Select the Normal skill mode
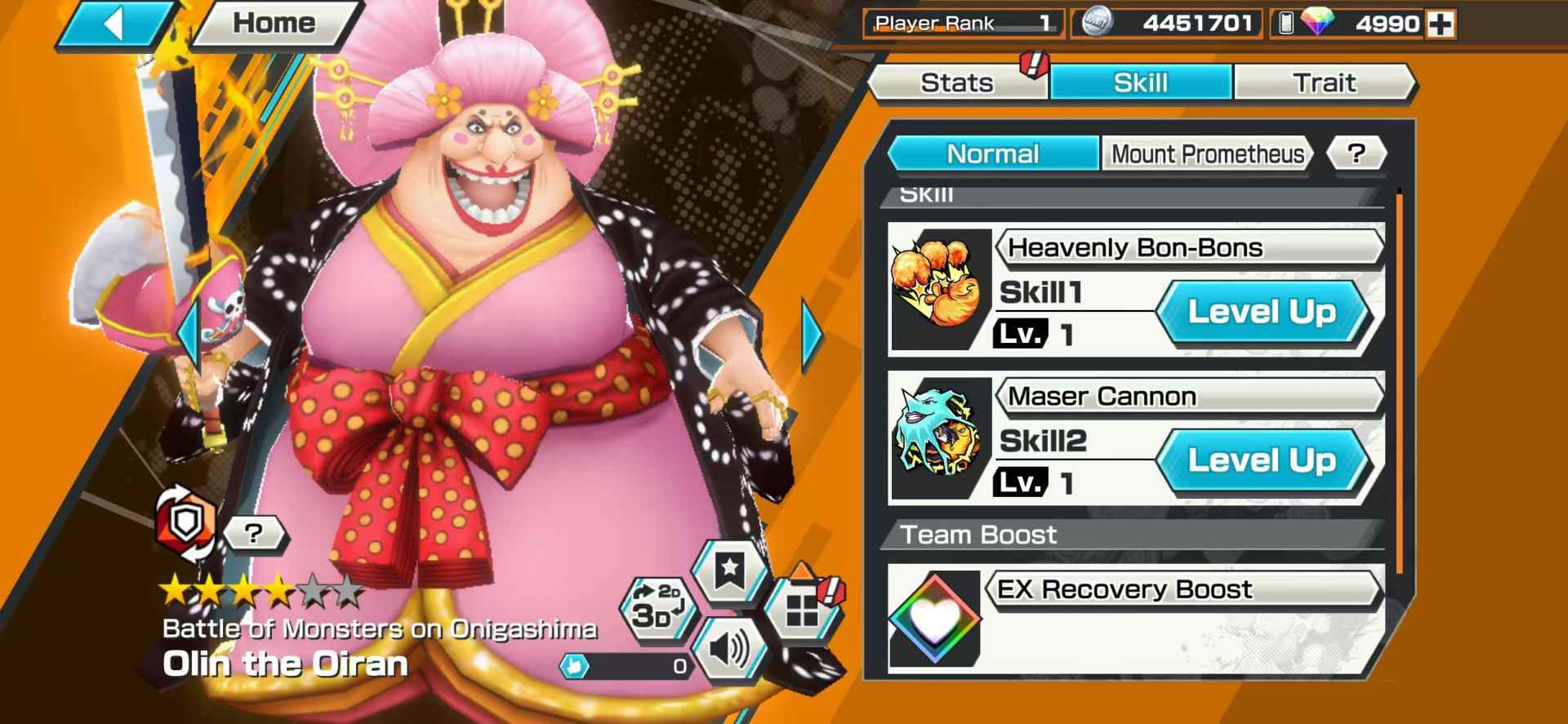1568x724 pixels. click(x=992, y=153)
